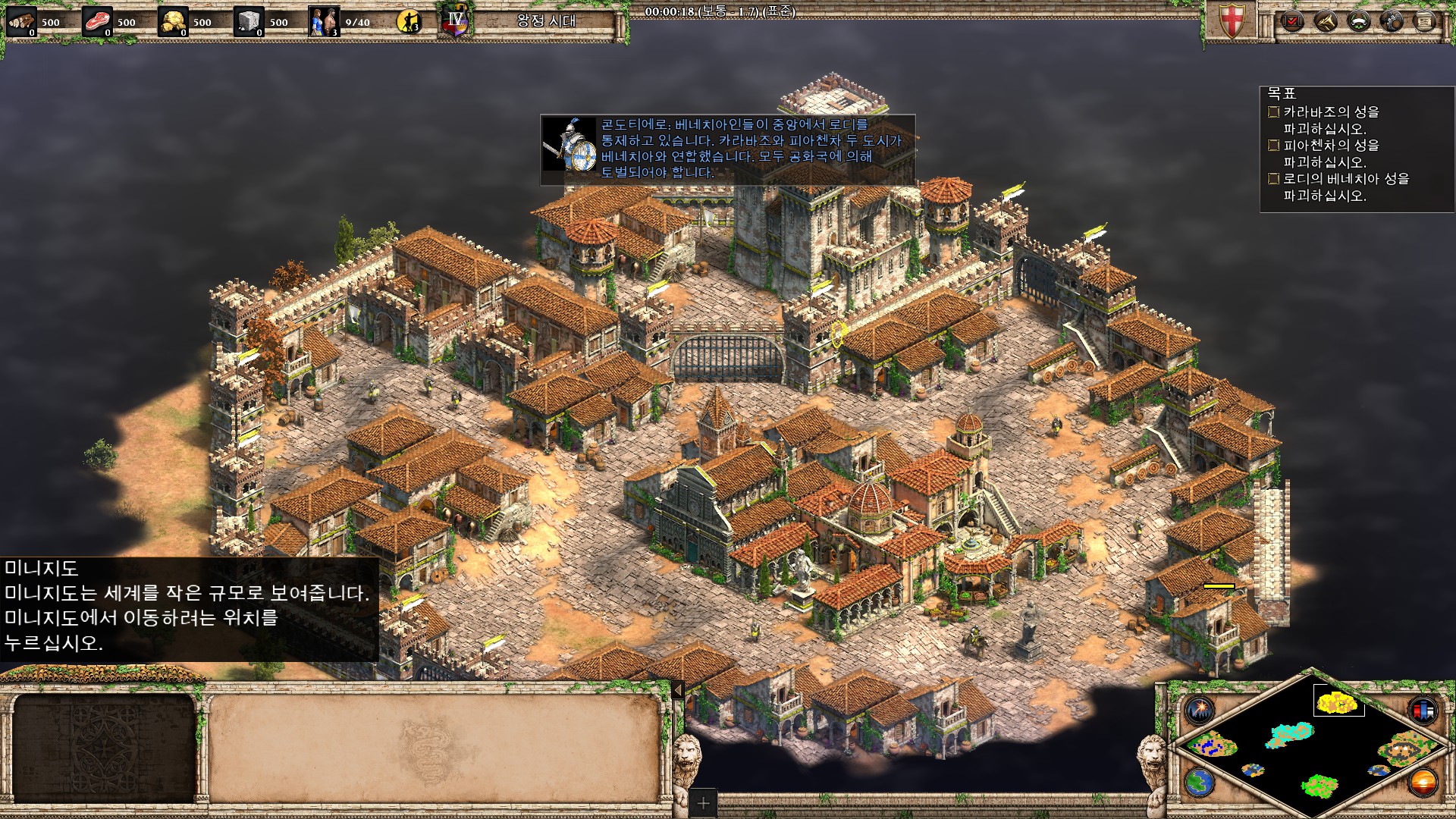Activate the minimap flare signal button
Viewport: 1456px width, 819px height.
(1200, 710)
